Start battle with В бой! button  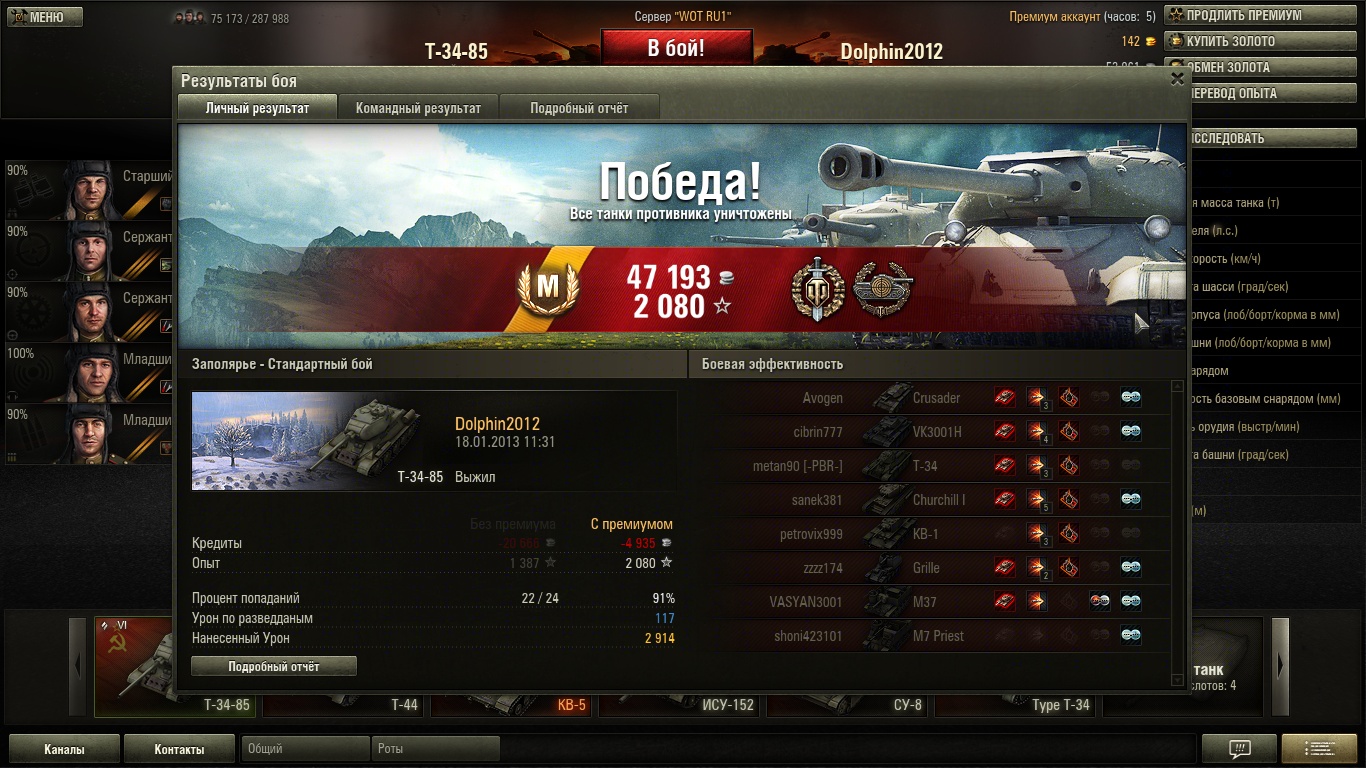[x=676, y=48]
